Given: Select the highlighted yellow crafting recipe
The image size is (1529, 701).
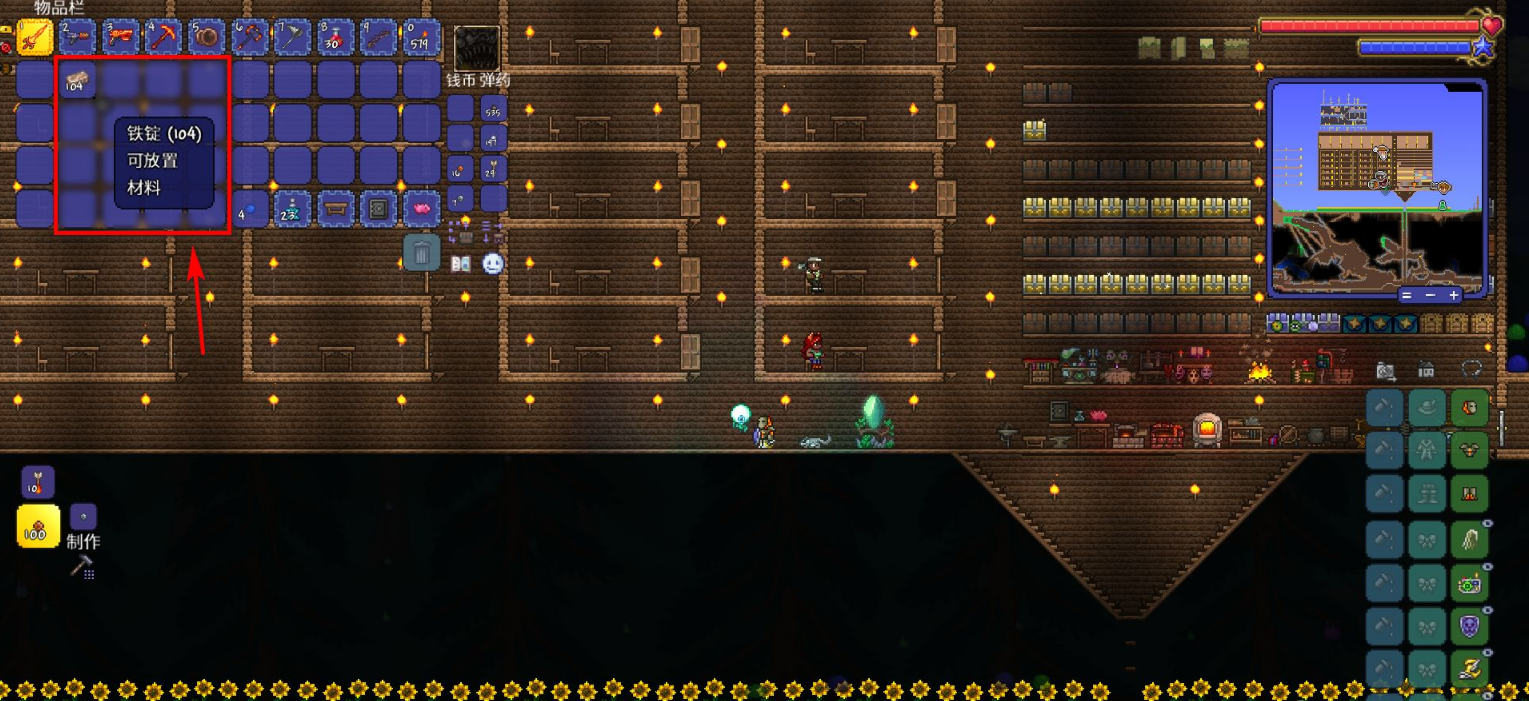Looking at the screenshot, I should (38, 526).
